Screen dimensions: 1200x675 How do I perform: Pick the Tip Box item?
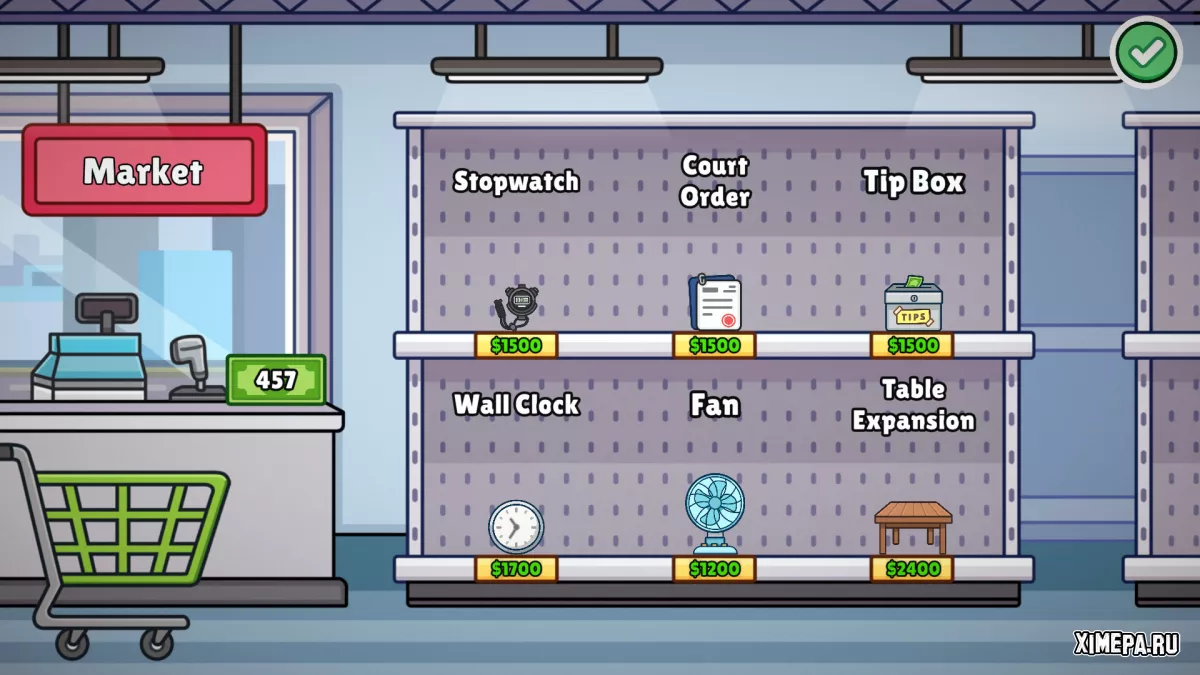(913, 304)
